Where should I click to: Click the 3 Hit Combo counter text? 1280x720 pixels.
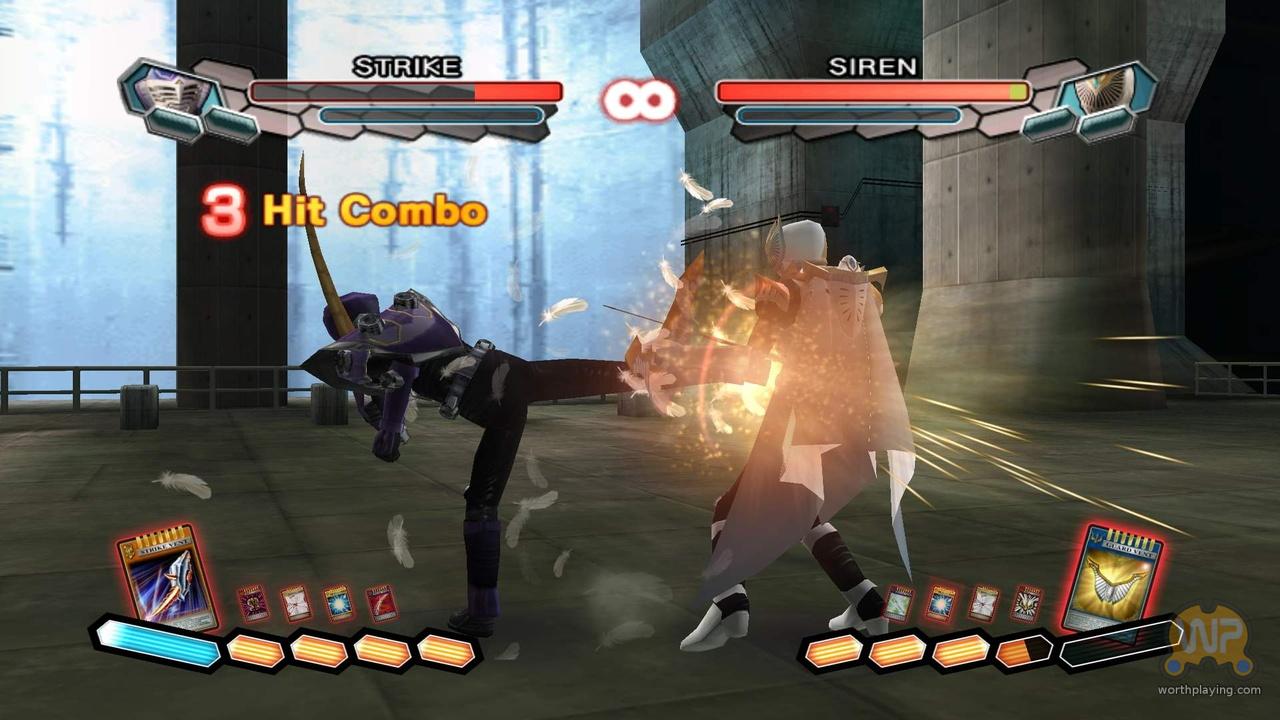tap(340, 210)
